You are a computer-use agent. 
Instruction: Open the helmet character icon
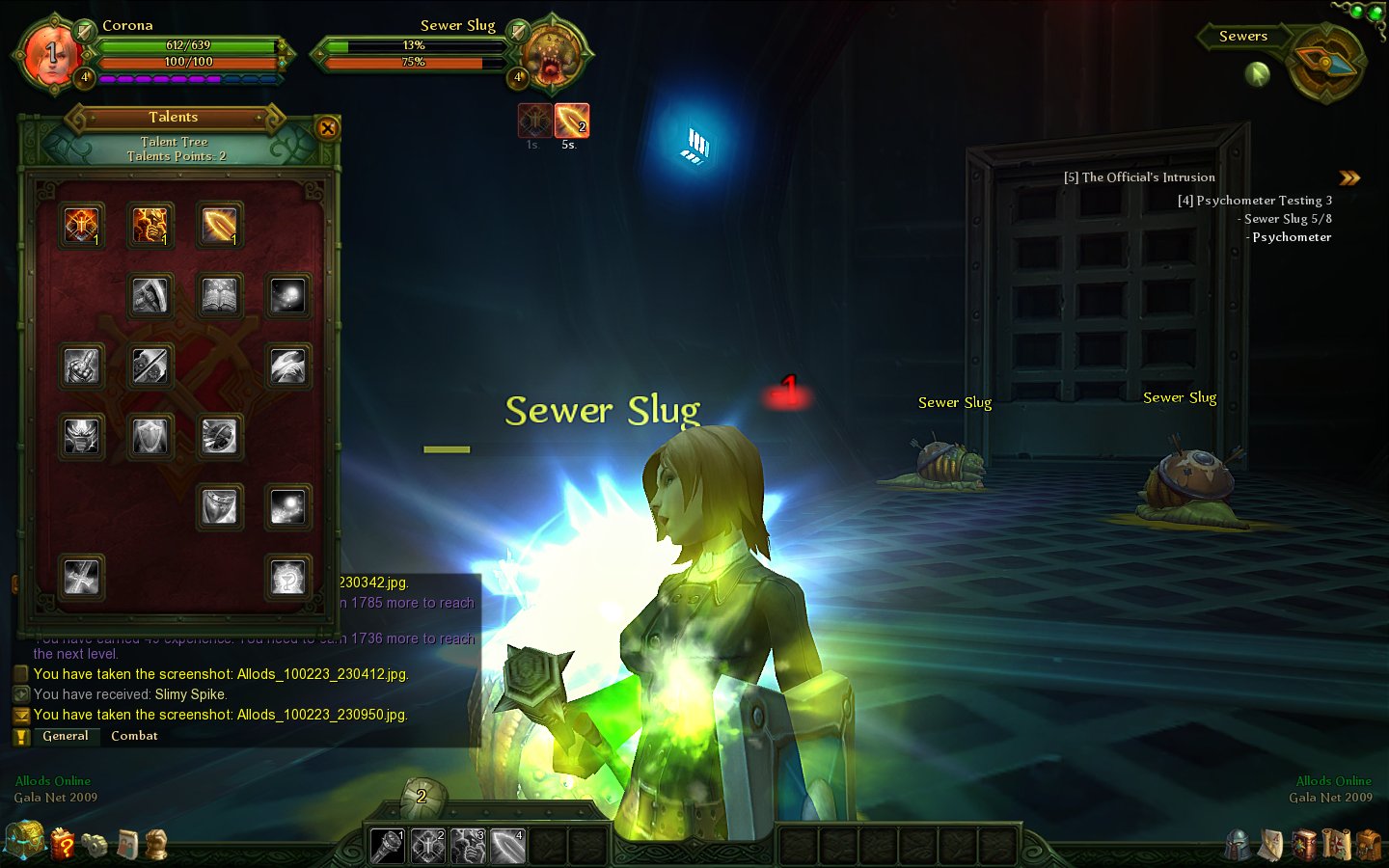1239,845
